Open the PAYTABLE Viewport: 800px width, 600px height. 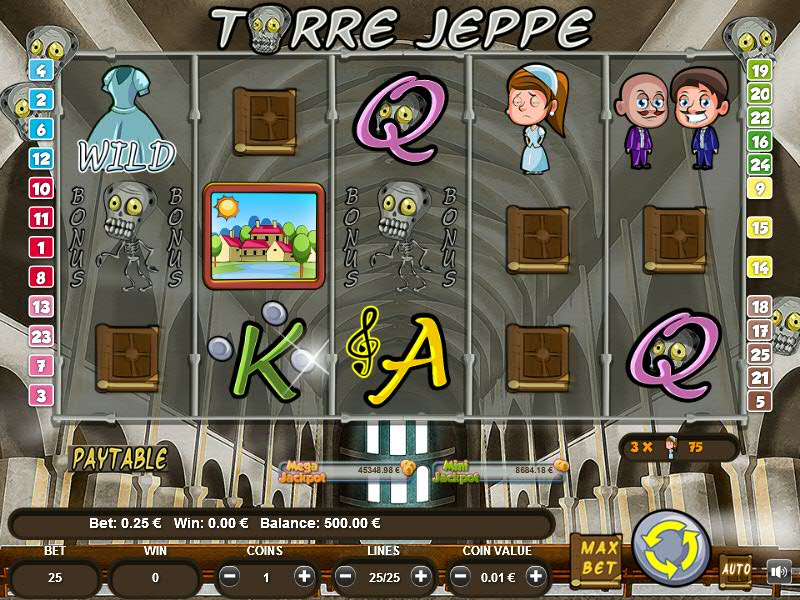tap(118, 460)
